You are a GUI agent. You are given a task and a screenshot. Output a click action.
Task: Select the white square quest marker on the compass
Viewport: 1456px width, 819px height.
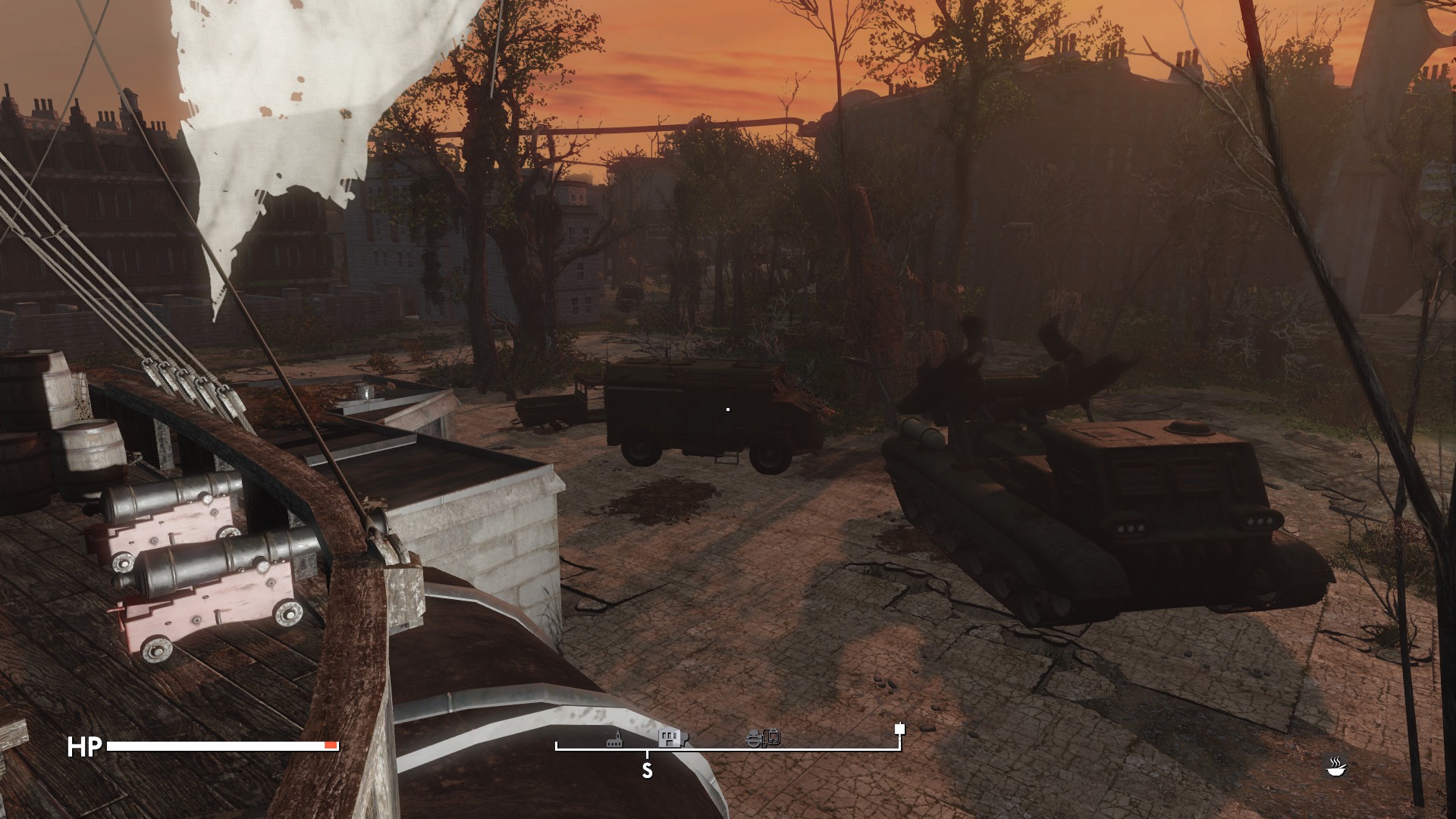pos(899,730)
